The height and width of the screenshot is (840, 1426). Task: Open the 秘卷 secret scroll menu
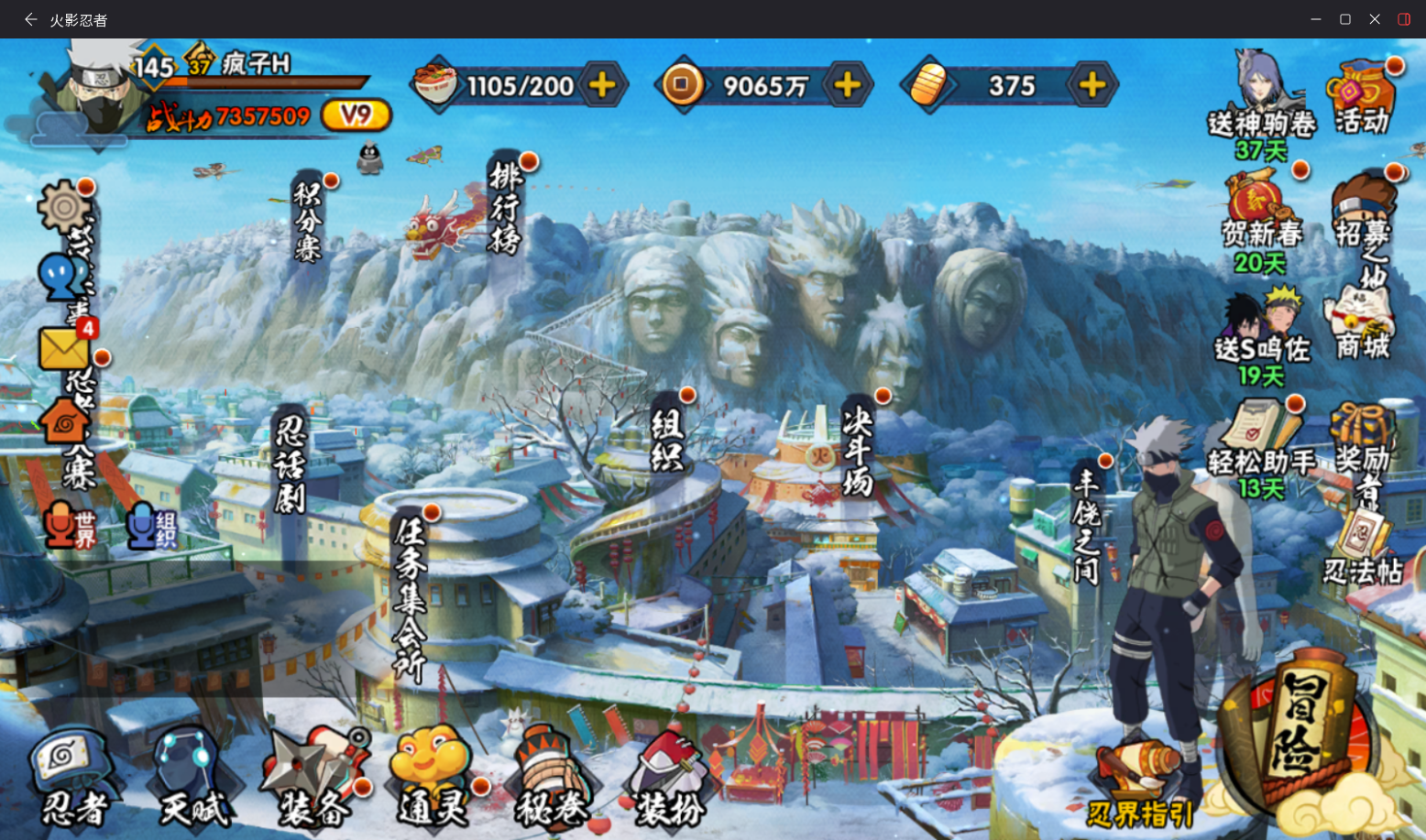pos(551,779)
